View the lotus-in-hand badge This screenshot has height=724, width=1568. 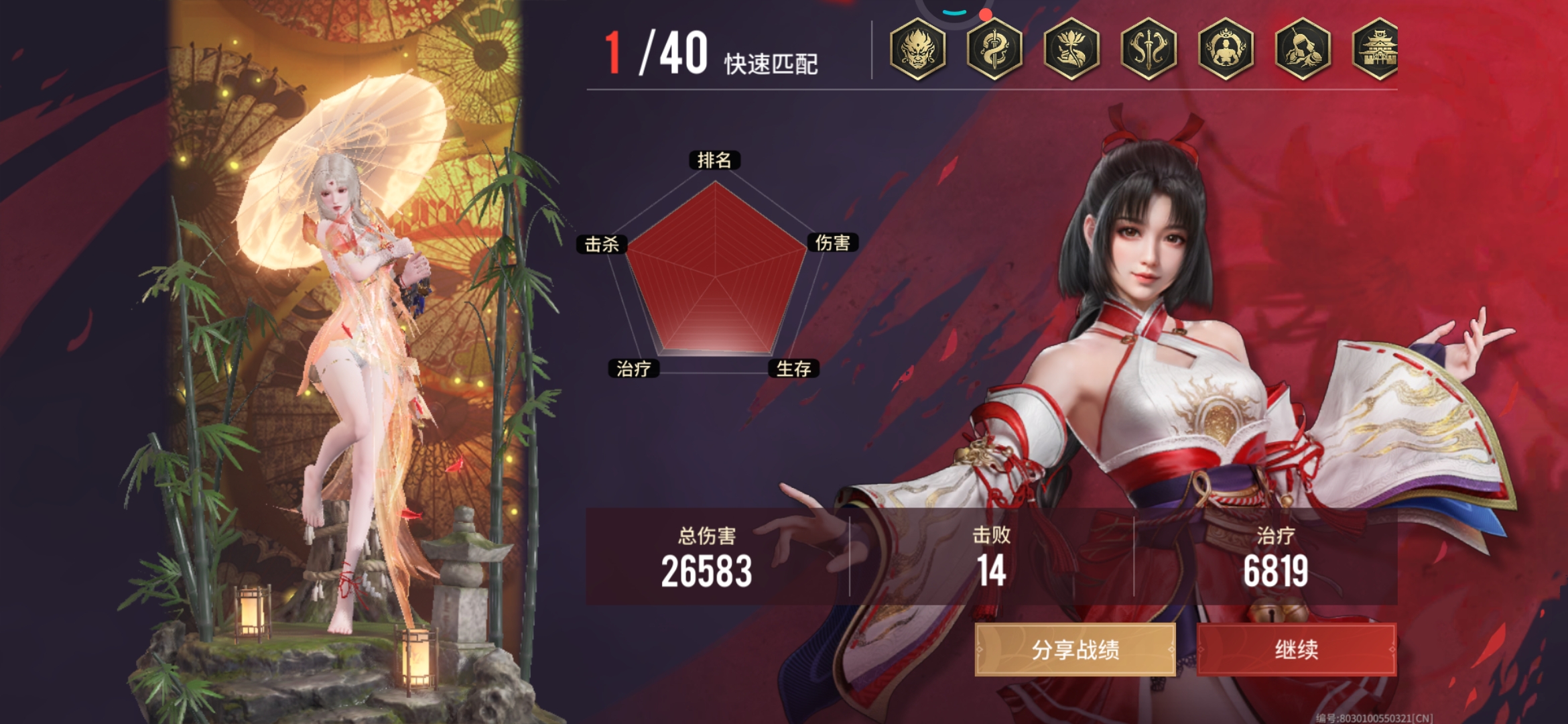tap(1071, 49)
